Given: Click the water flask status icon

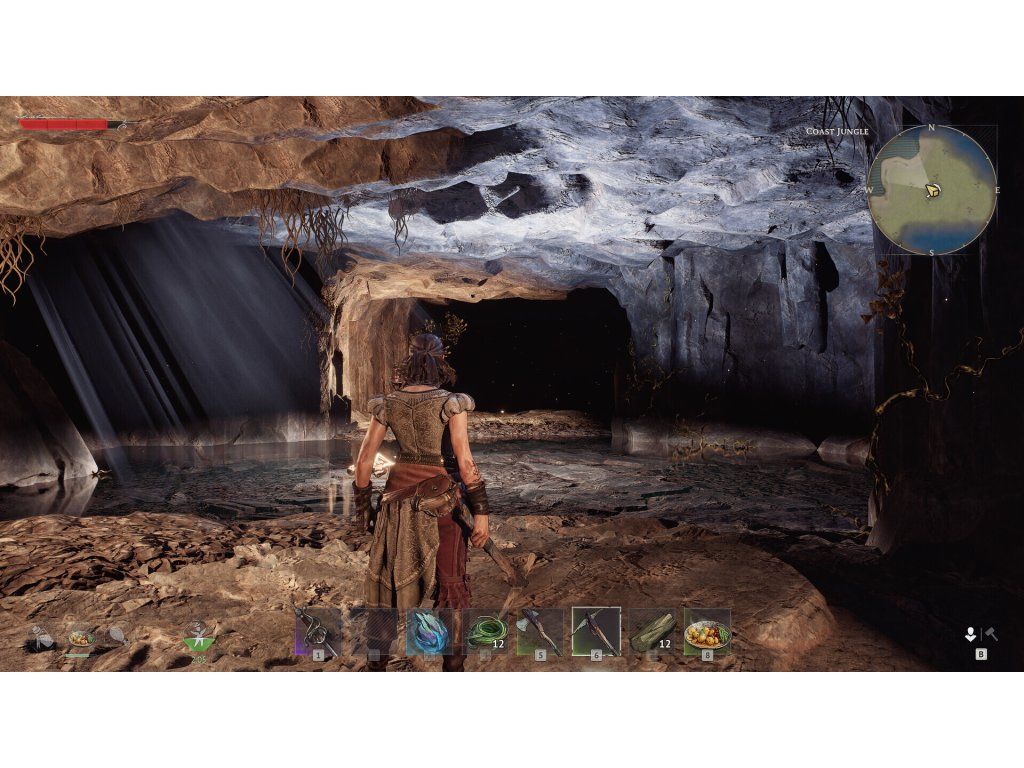Looking at the screenshot, I should [42, 636].
